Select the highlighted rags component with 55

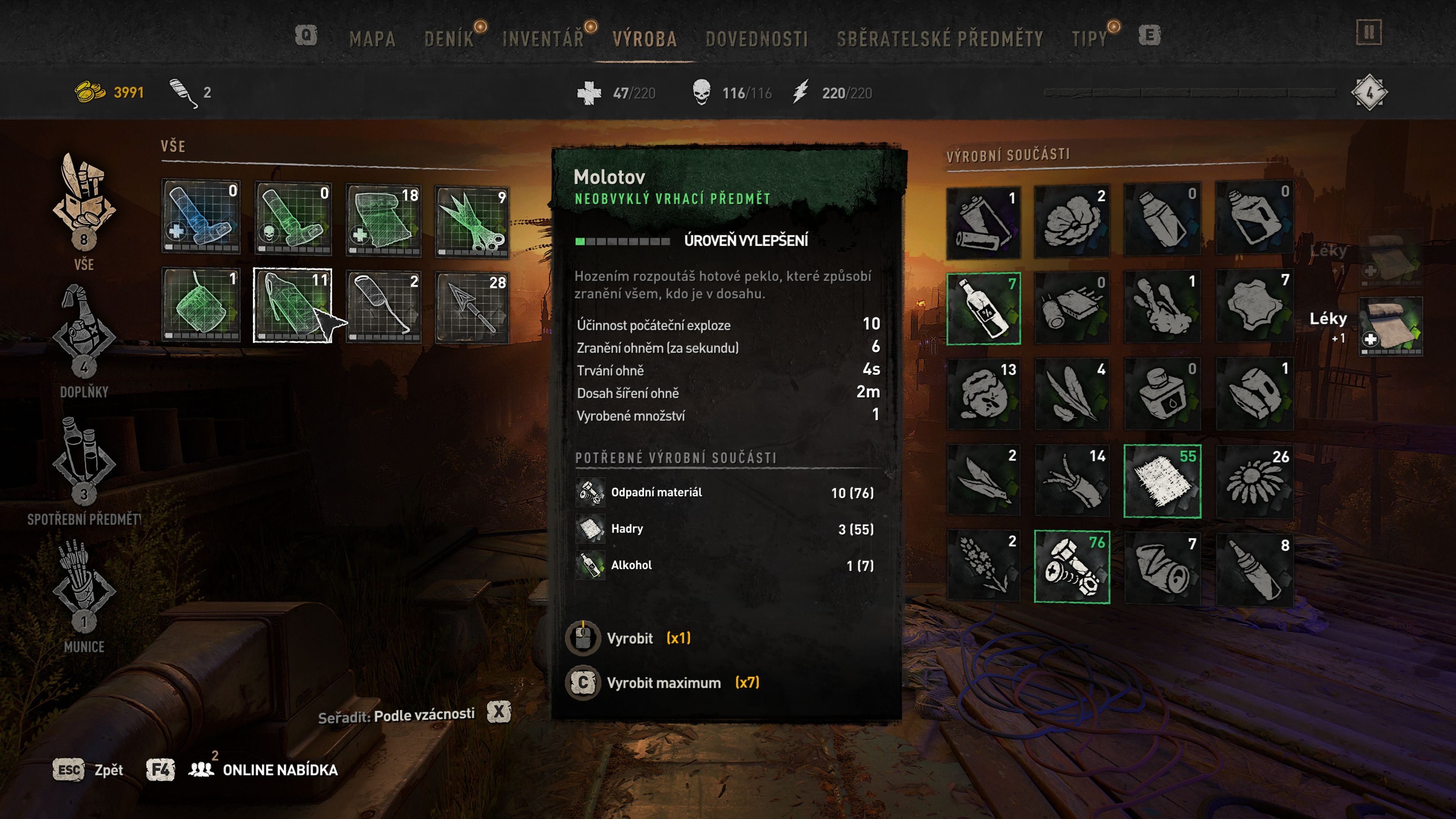coord(1162,481)
